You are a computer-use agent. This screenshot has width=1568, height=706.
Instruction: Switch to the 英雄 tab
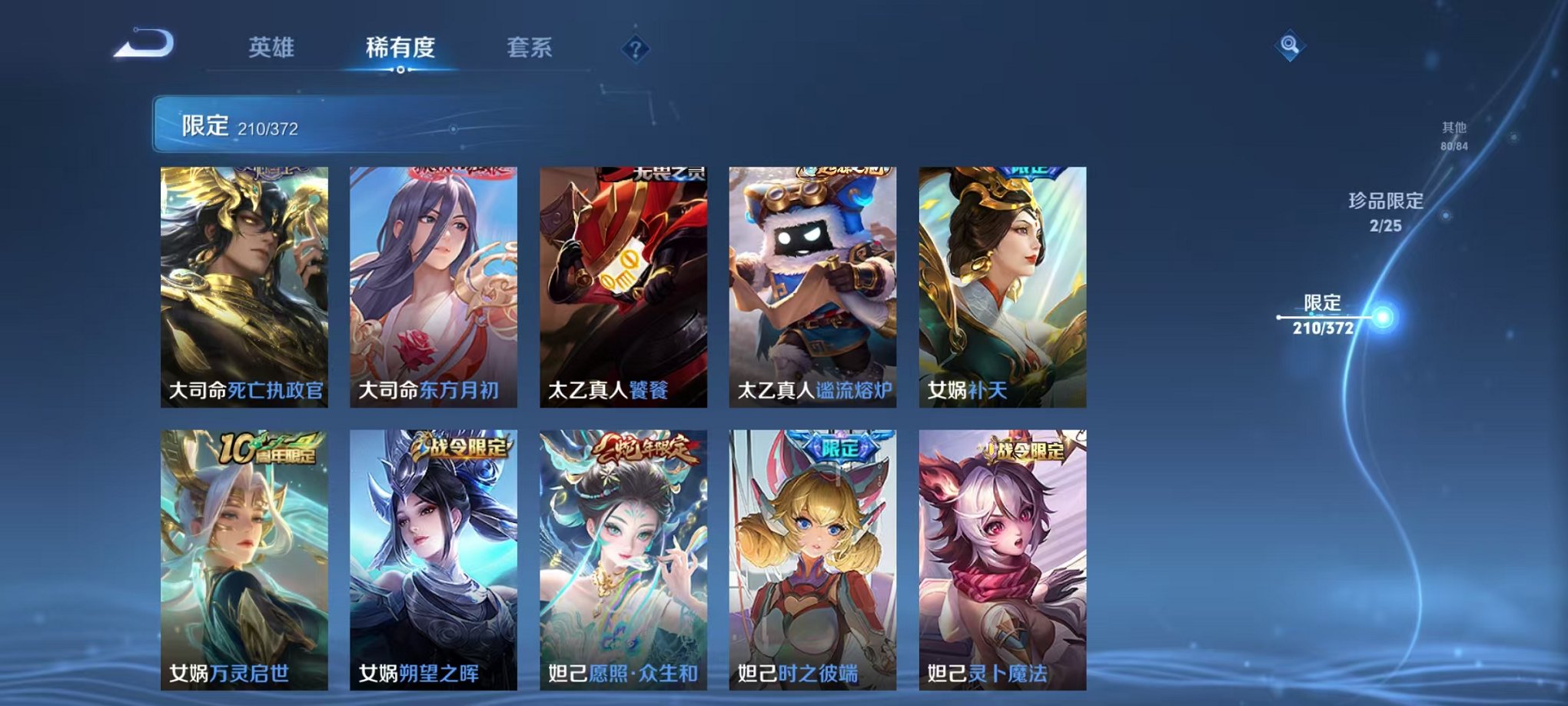[x=271, y=48]
